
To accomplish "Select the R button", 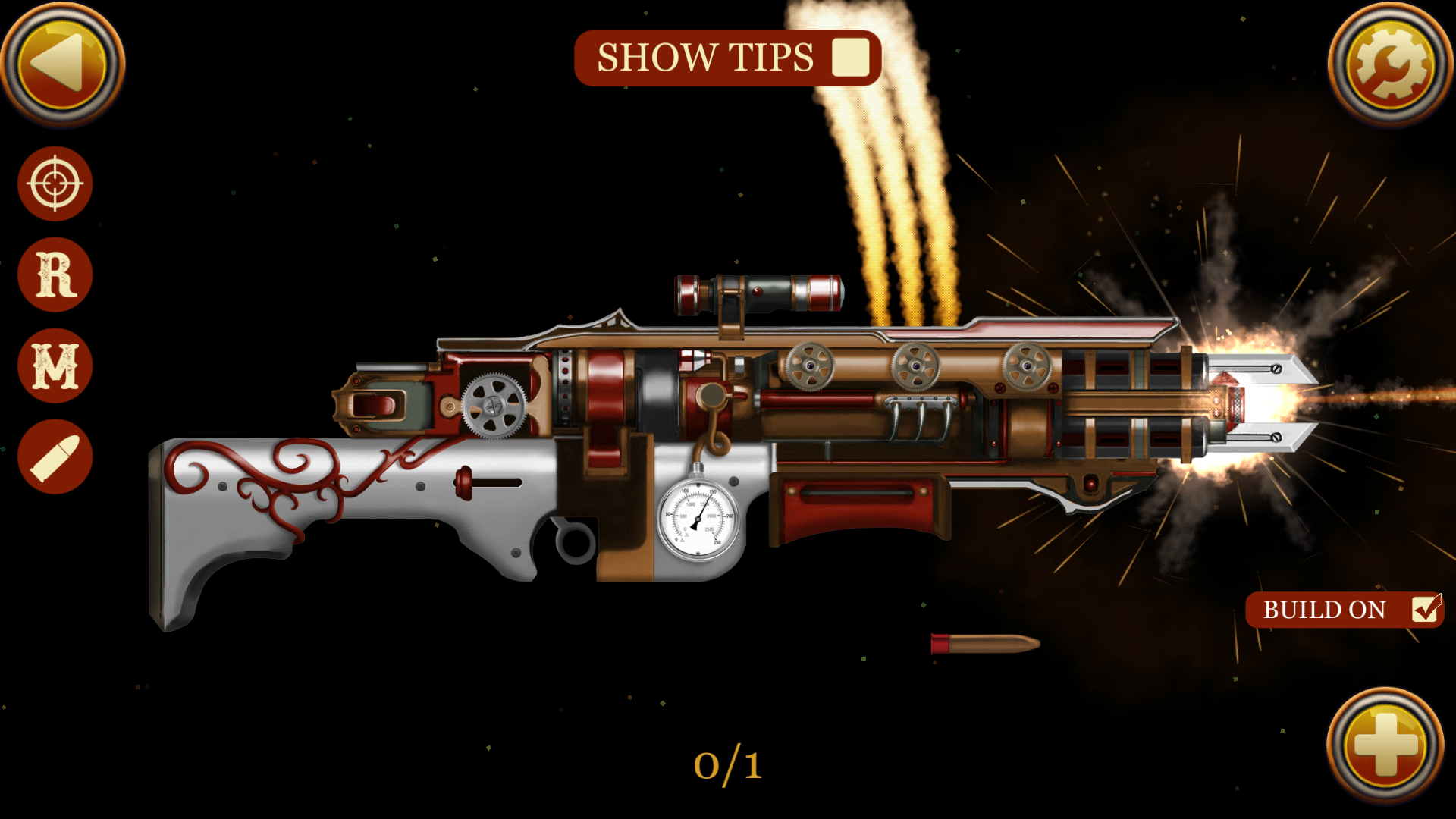I will (x=55, y=275).
